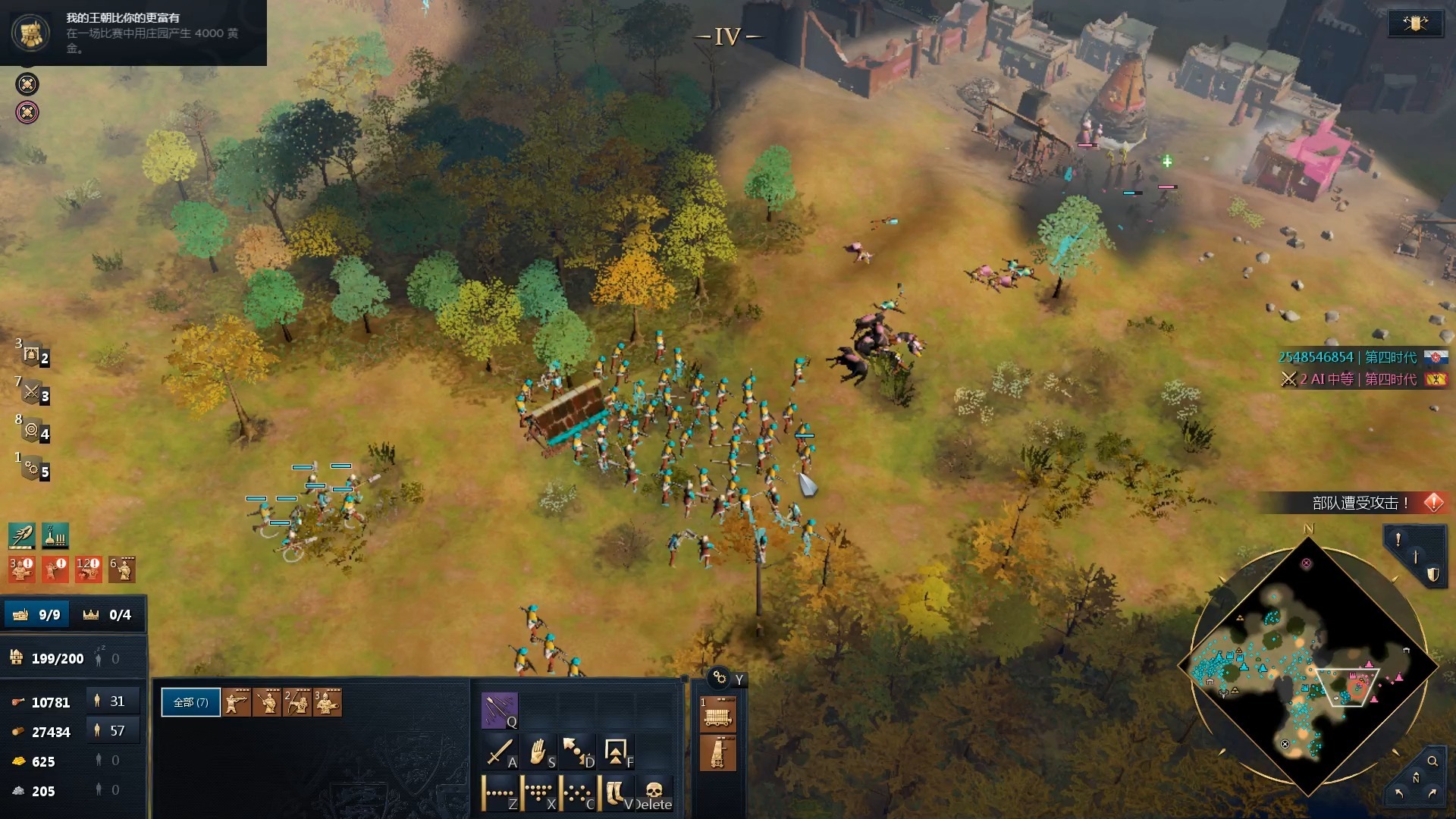Reset camera to north on minimap
The width and height of the screenshot is (1456, 819).
[1415, 779]
